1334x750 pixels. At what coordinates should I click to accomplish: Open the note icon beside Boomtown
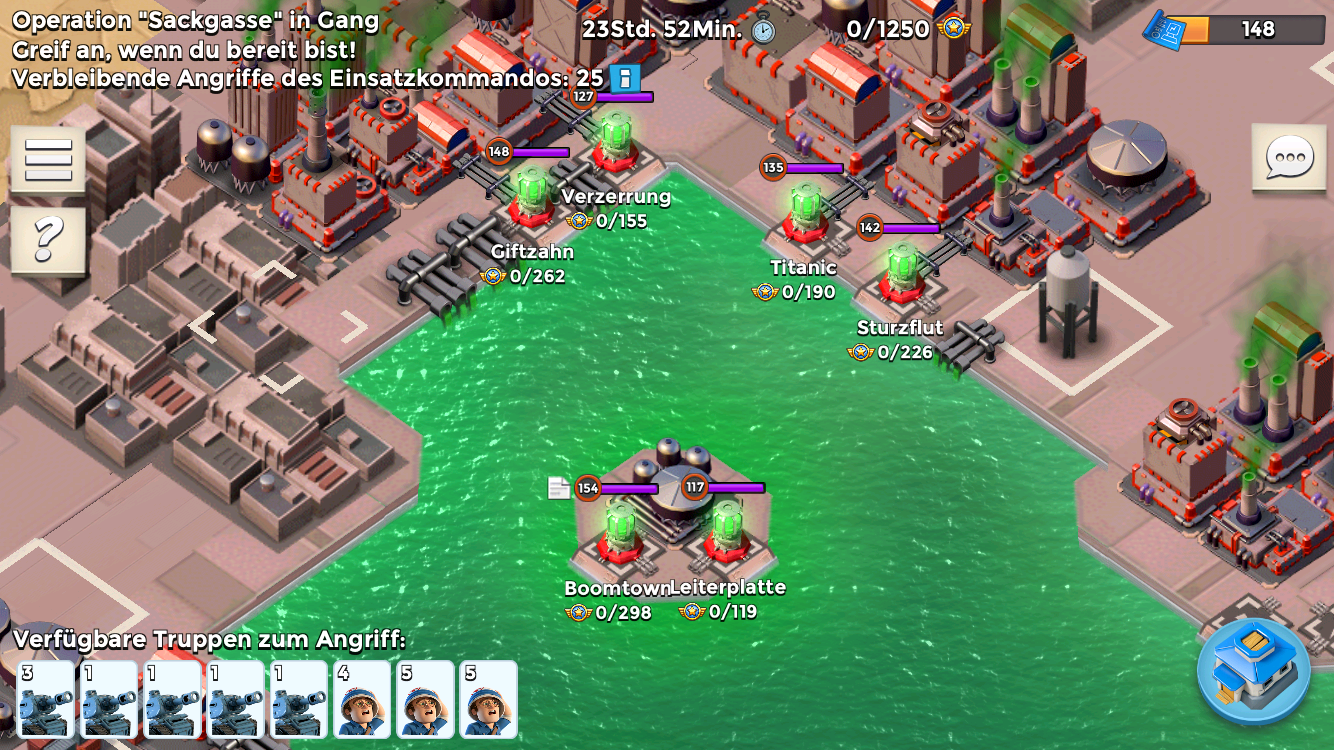[559, 488]
